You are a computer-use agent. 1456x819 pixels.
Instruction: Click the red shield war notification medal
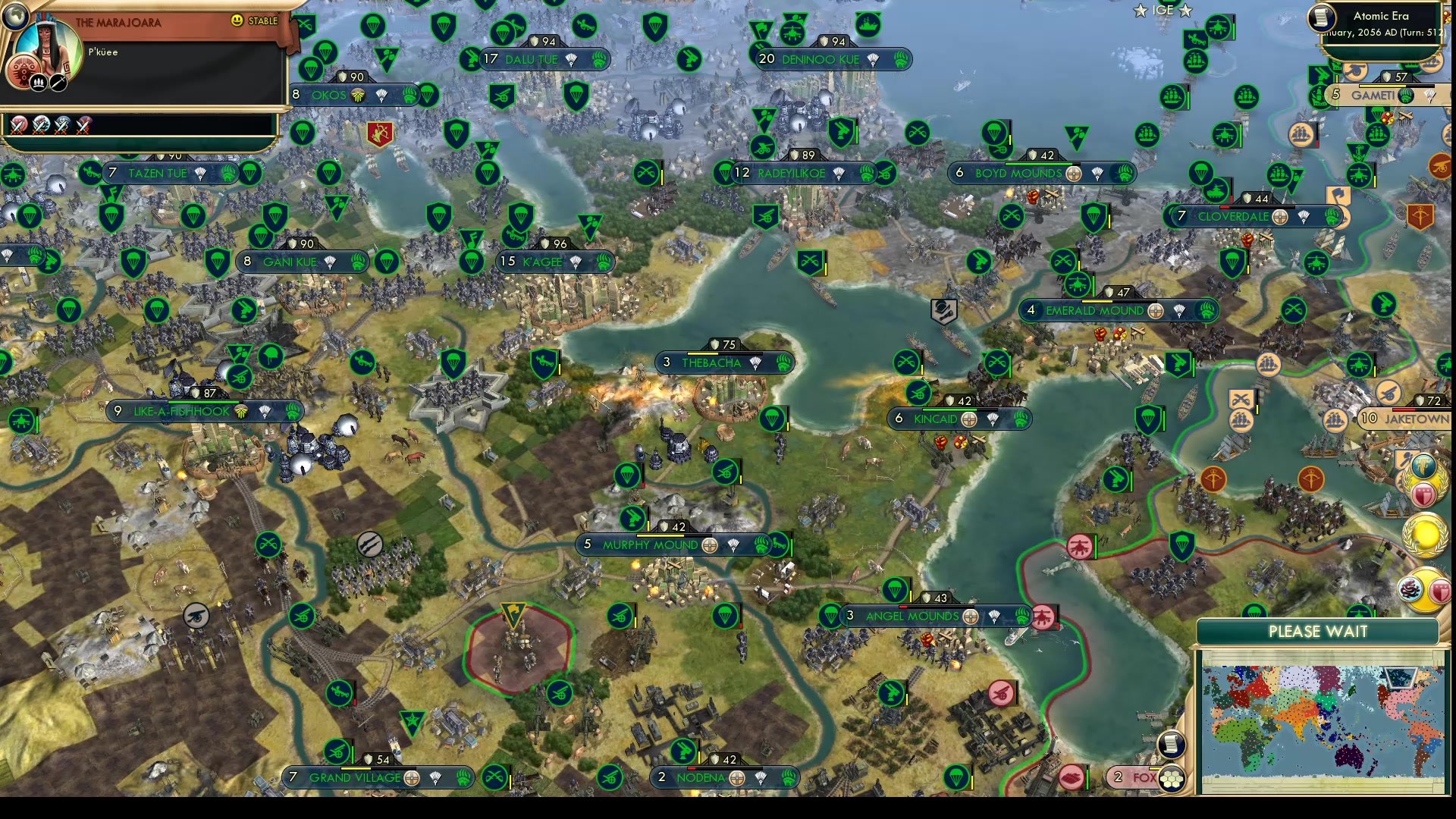tap(1423, 493)
